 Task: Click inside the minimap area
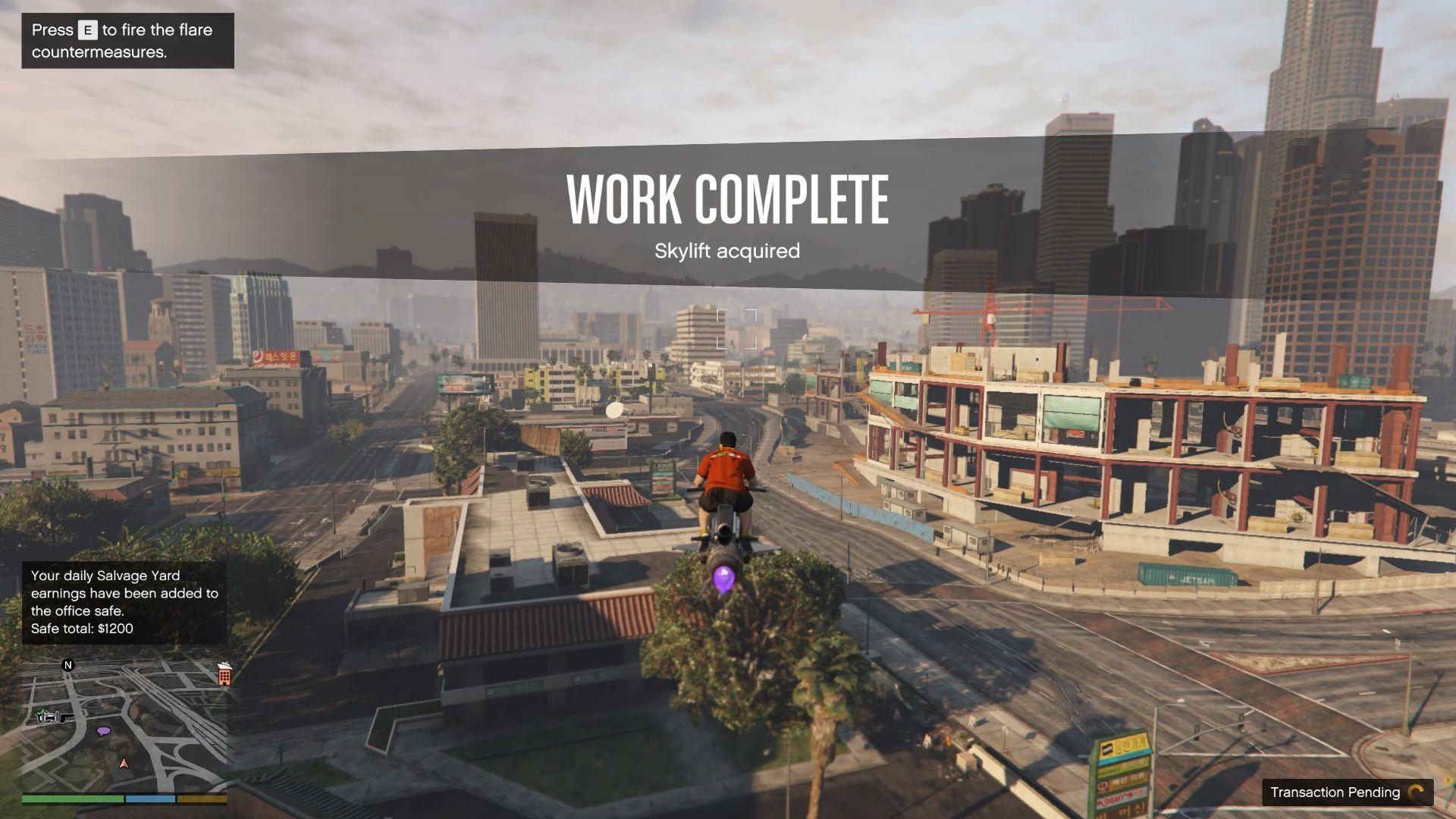(x=129, y=720)
